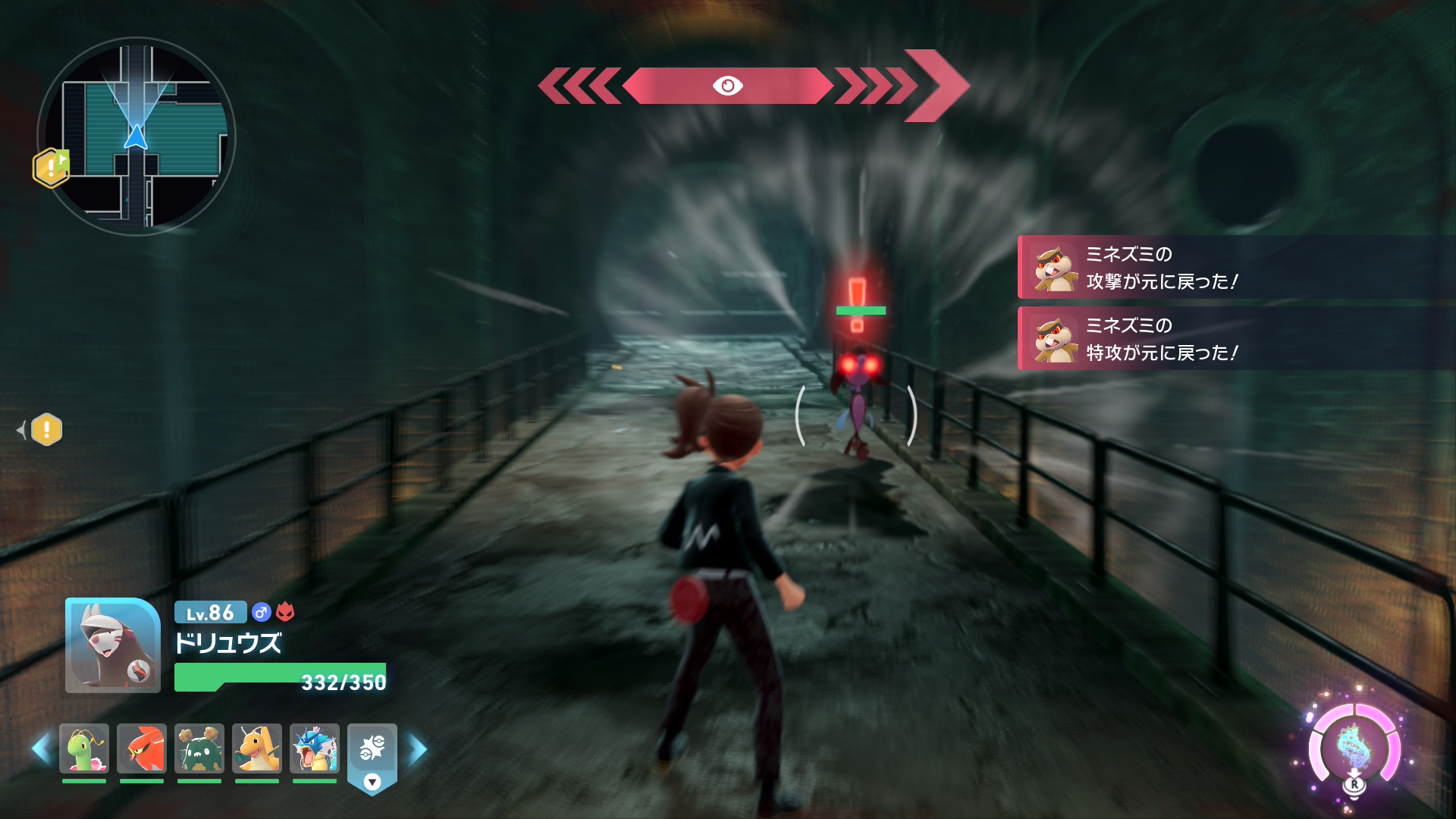1456x819 pixels.
Task: Switch to Dragonite in the party
Action: (x=257, y=748)
